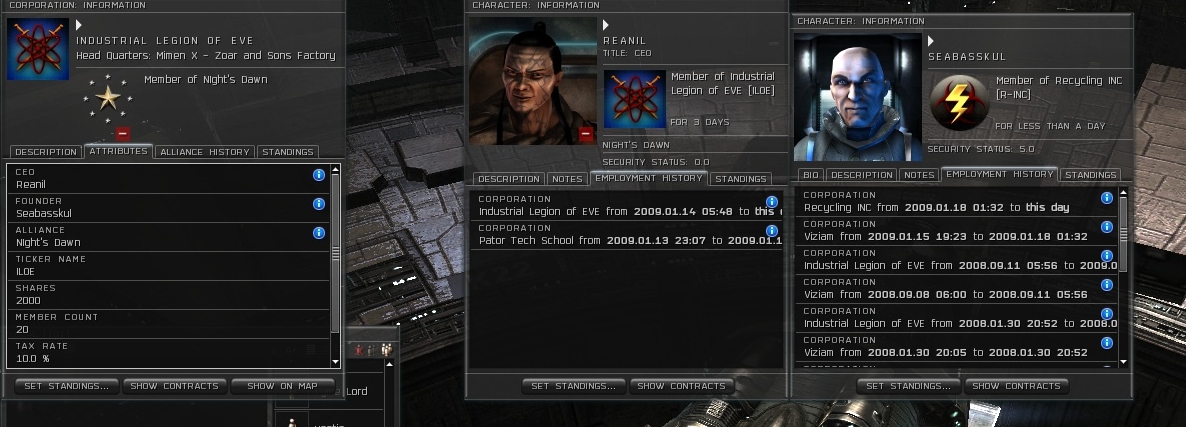Click the down arrow on Seabasskul's employment scrollbar
1186x427 pixels.
[x=1124, y=362]
